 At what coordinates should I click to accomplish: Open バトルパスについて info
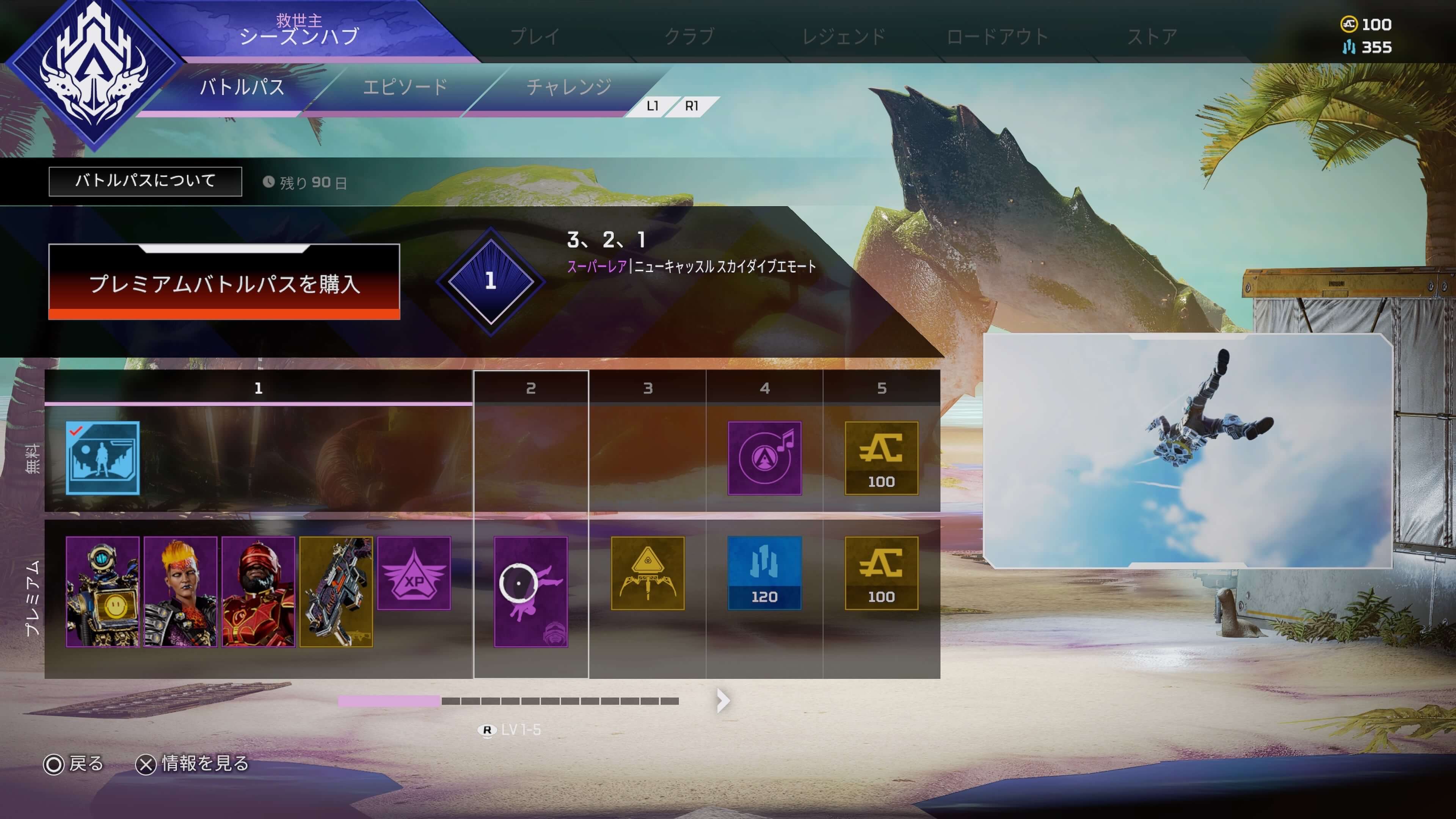[145, 182]
